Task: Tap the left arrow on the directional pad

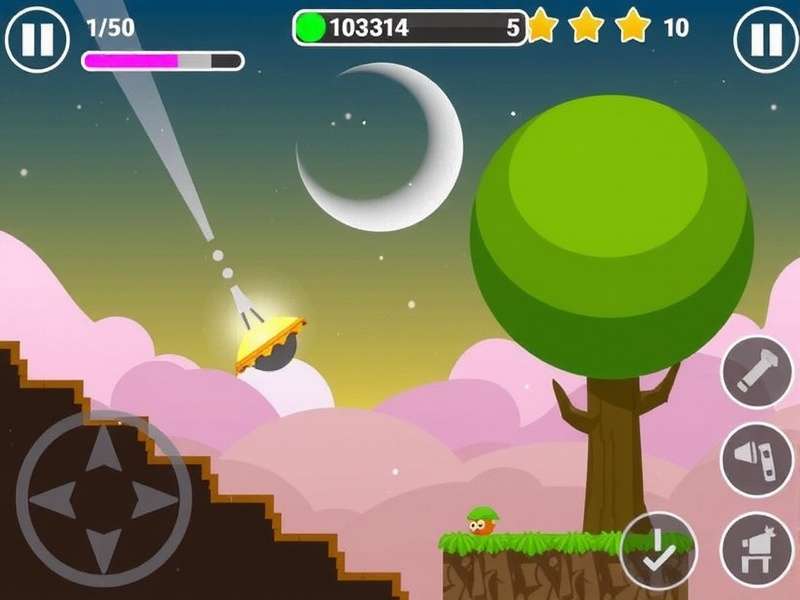Action: tap(56, 500)
